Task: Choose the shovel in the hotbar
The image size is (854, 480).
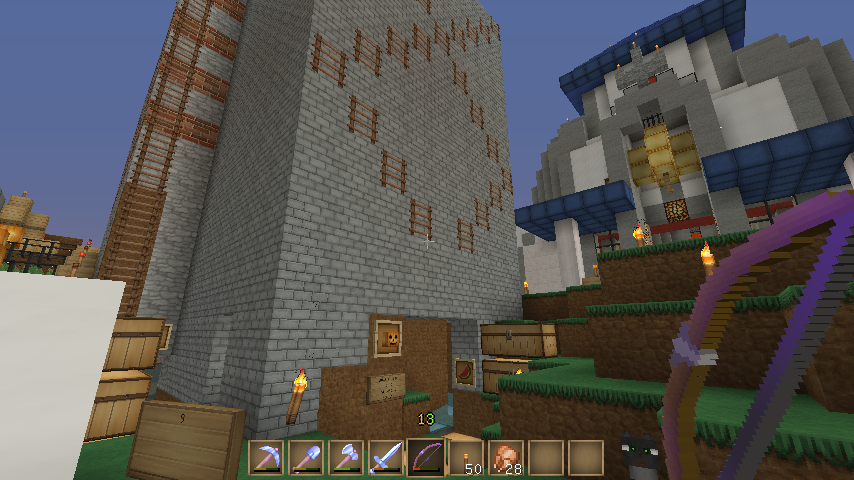Action: click(x=306, y=458)
